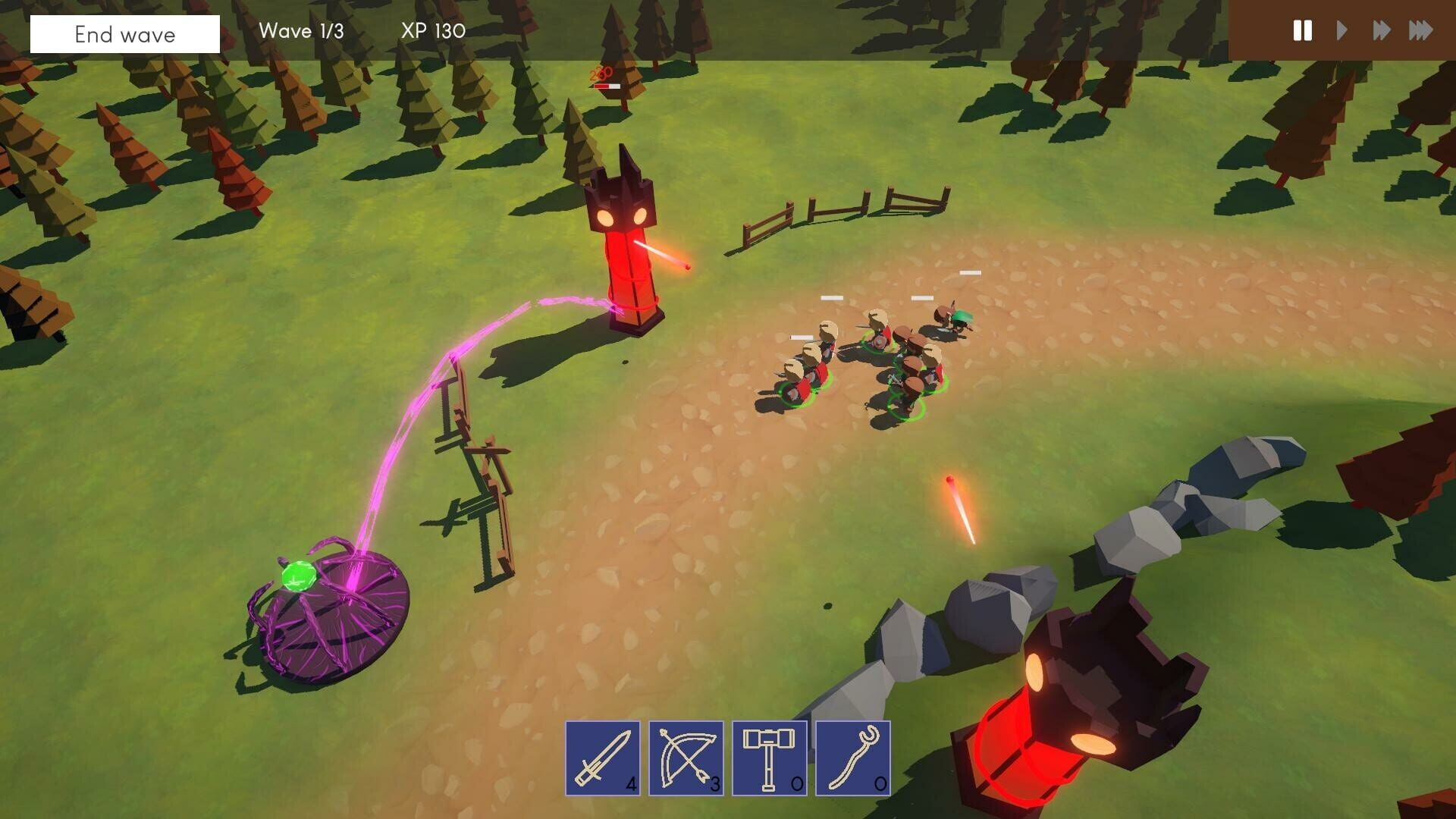Select the hammer unit icon showing zero

(x=770, y=758)
